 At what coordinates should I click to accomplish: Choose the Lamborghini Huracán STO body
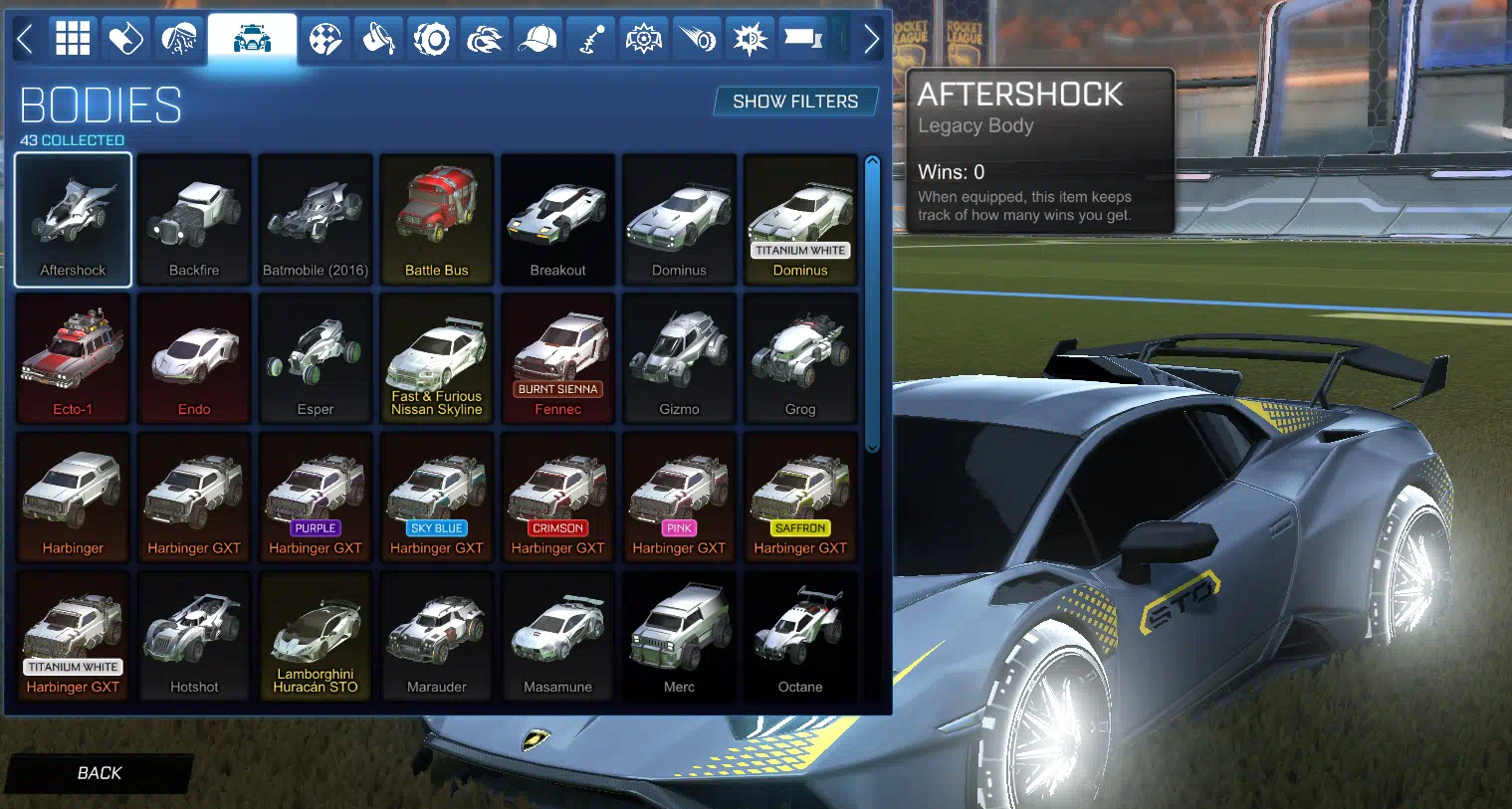coord(316,637)
